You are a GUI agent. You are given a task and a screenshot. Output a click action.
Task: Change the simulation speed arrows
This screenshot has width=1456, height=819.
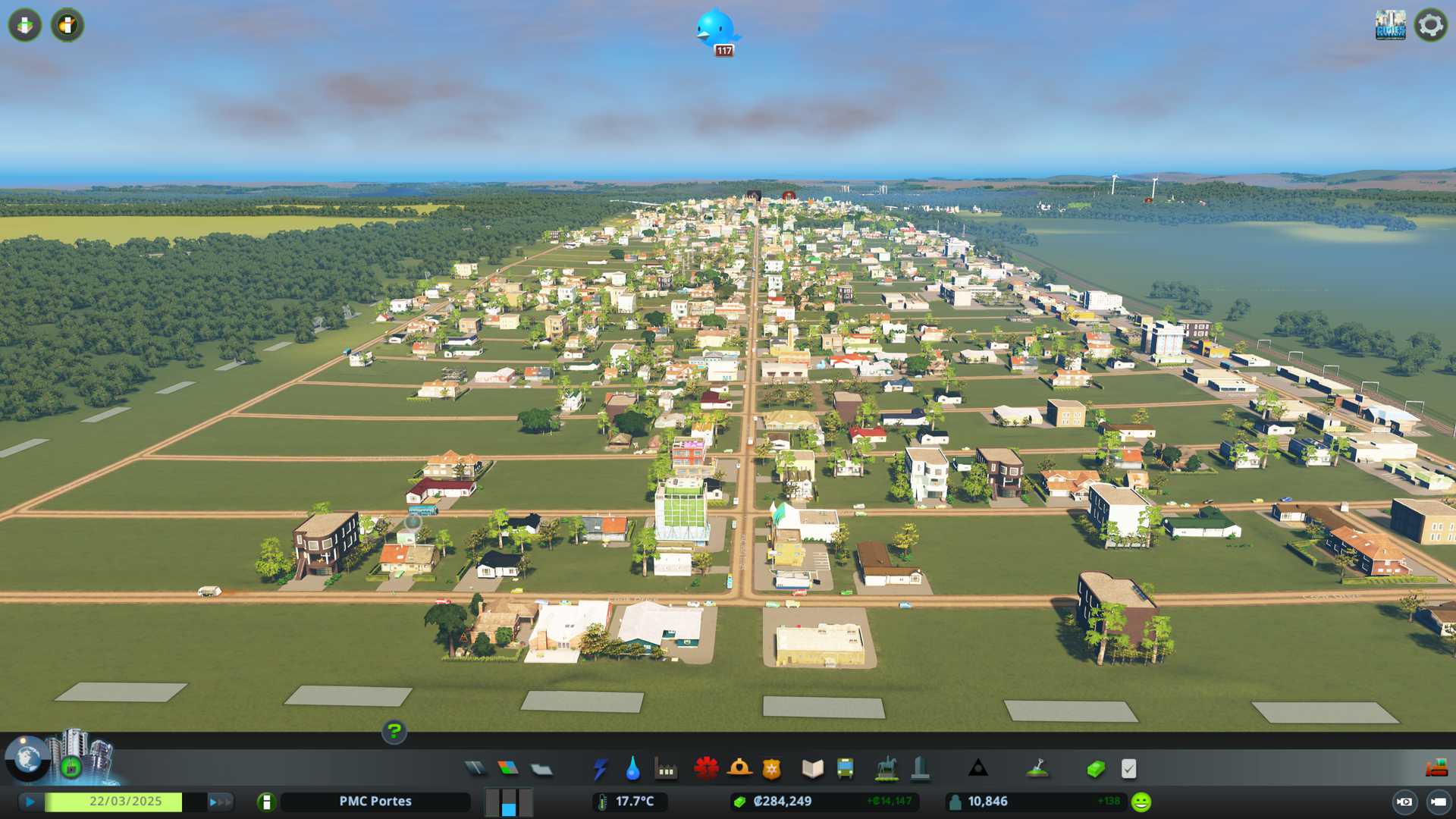(220, 802)
